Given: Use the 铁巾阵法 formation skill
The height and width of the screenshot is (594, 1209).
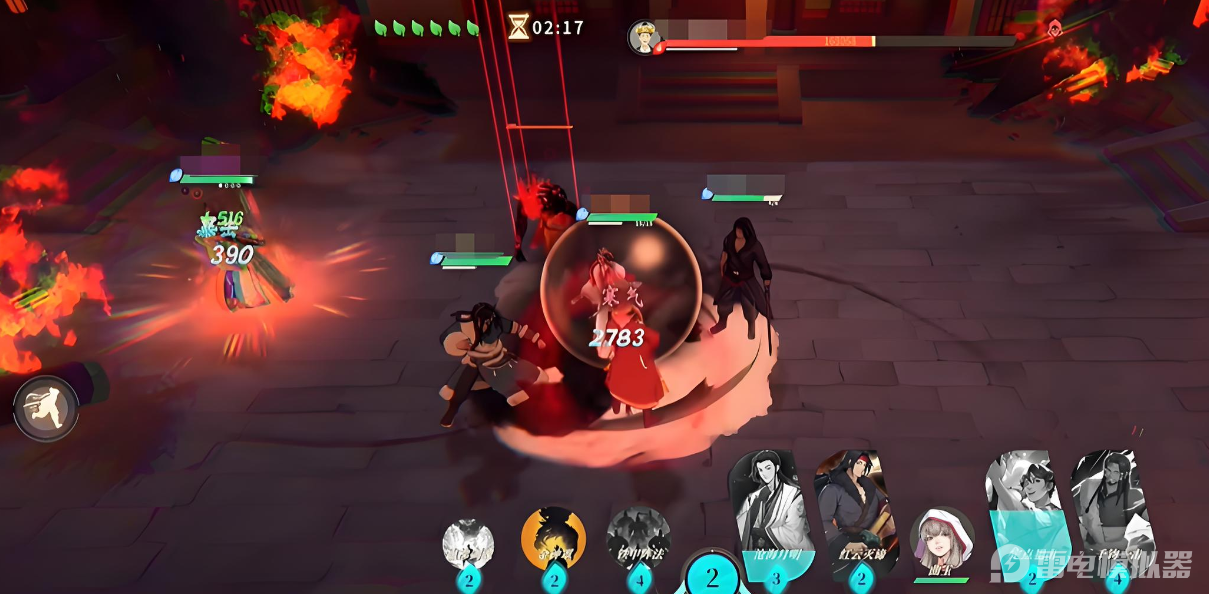Looking at the screenshot, I should [638, 541].
